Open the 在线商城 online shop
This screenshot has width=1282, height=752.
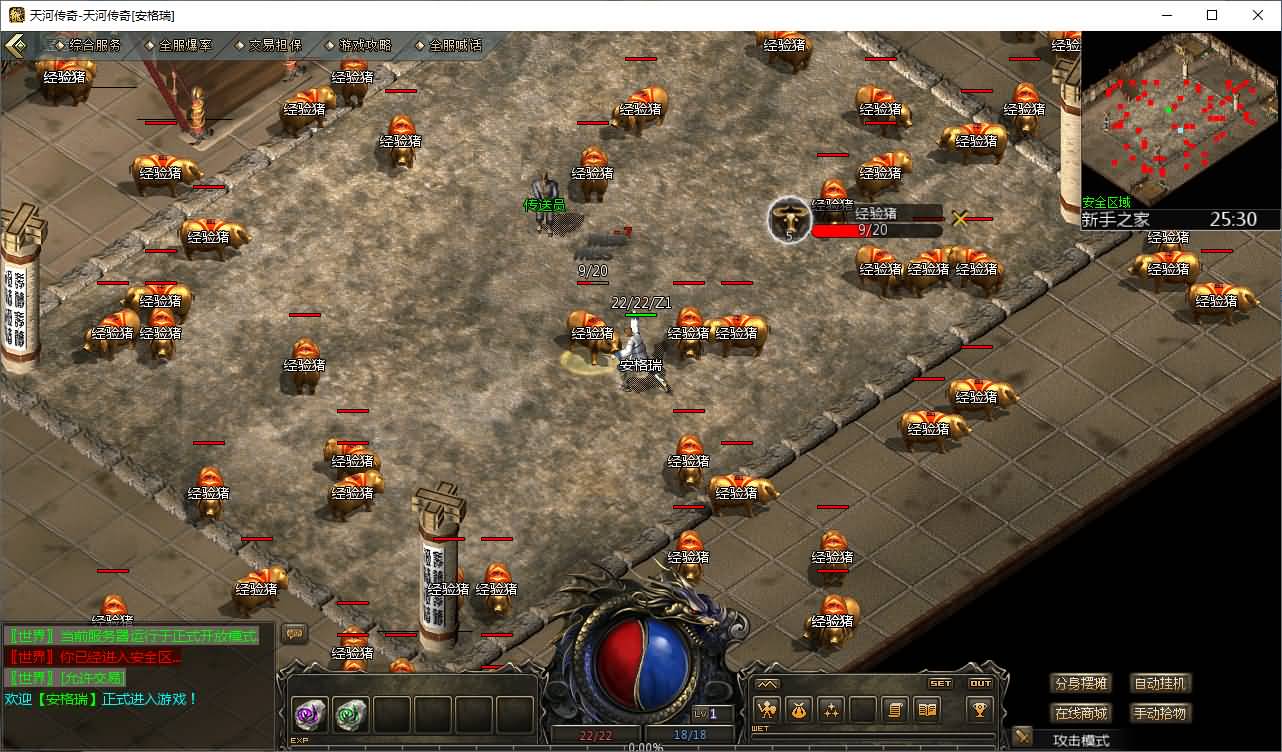tap(1081, 713)
